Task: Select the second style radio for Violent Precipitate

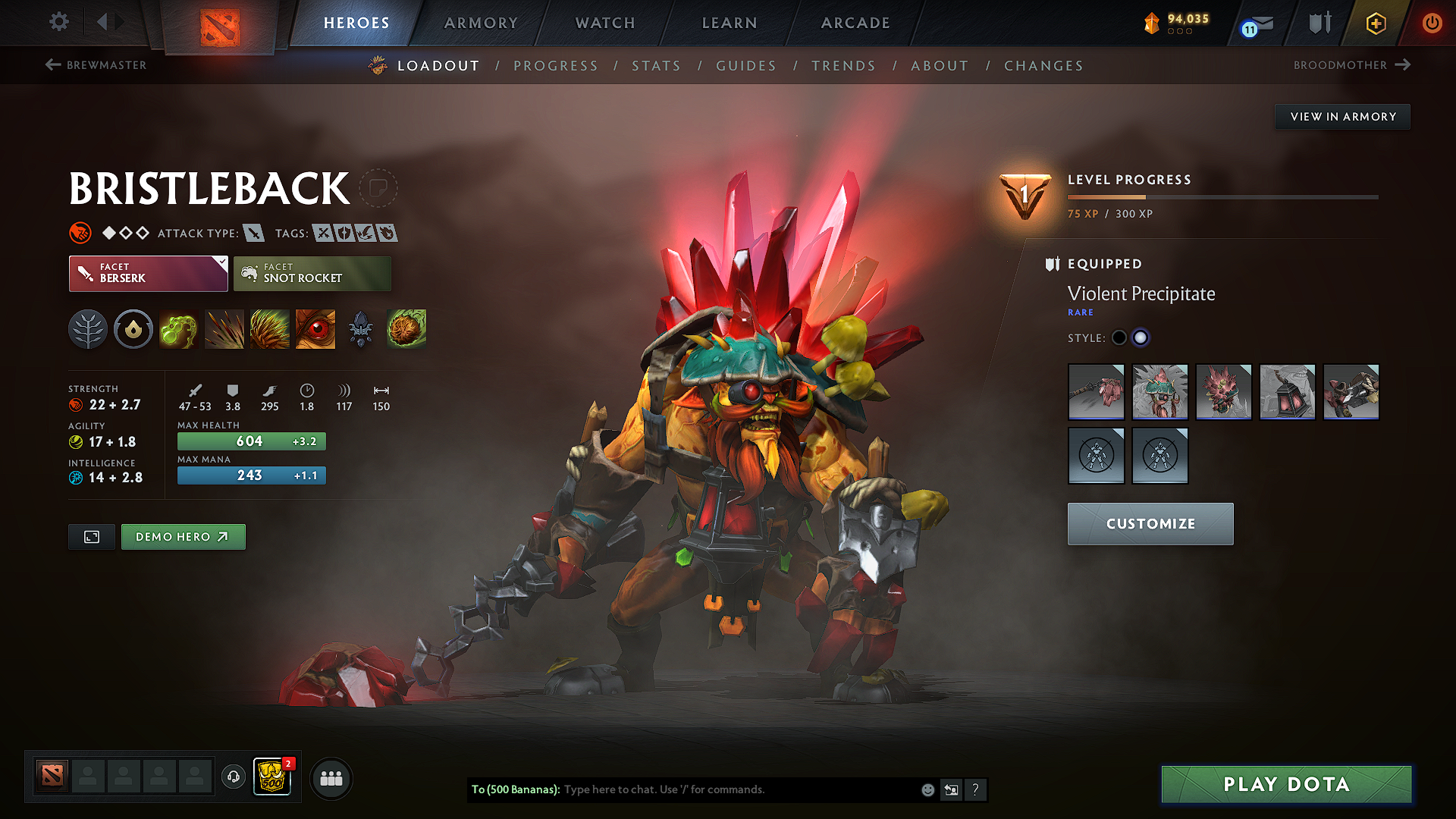Action: click(1141, 337)
